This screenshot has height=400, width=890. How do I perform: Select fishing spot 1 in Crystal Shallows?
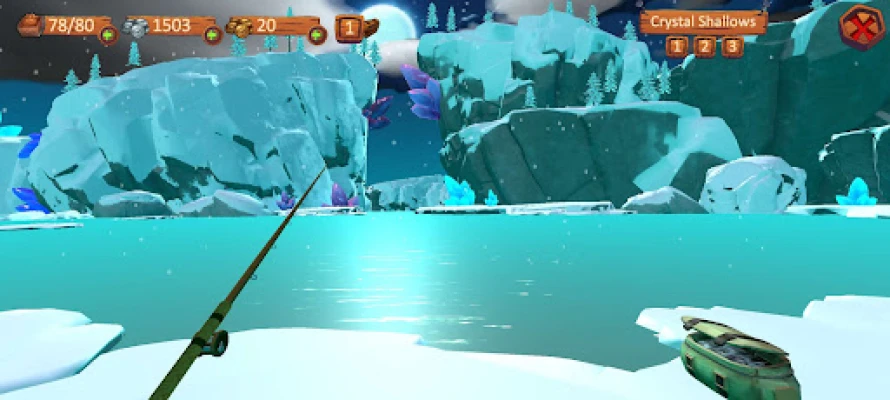click(677, 46)
